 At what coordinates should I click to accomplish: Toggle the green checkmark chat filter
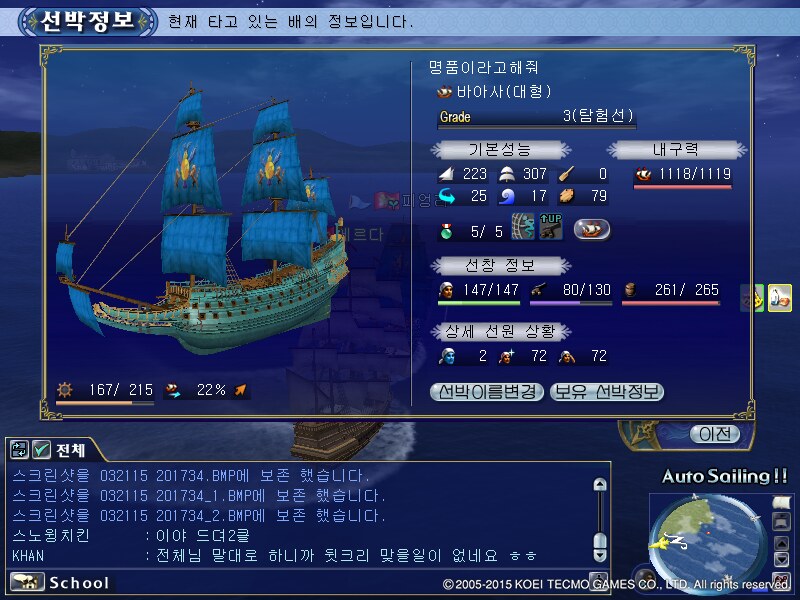pyautogui.click(x=42, y=450)
